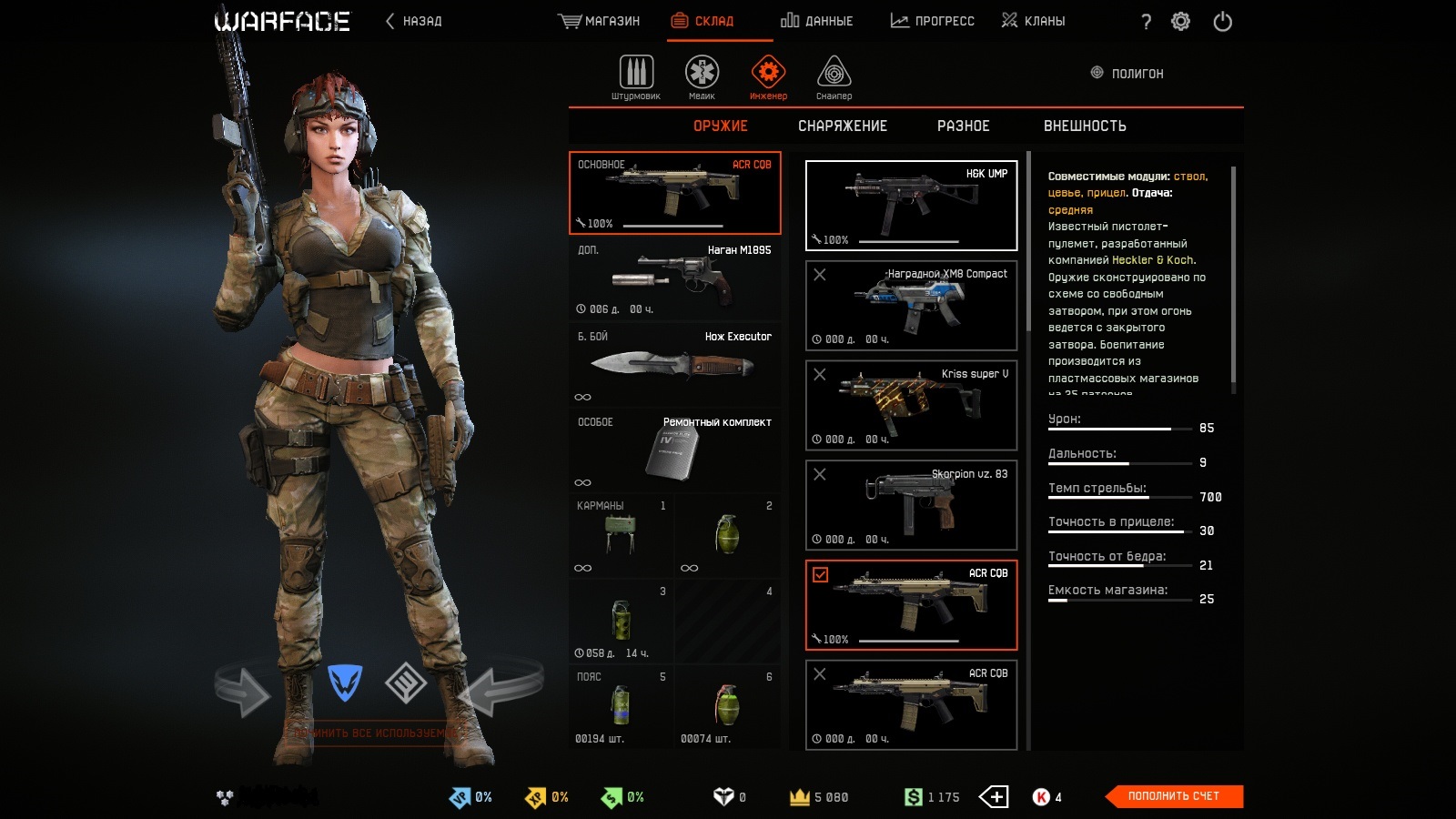Switch to the Данные tab
Screen dimensions: 1456x819
point(816,21)
